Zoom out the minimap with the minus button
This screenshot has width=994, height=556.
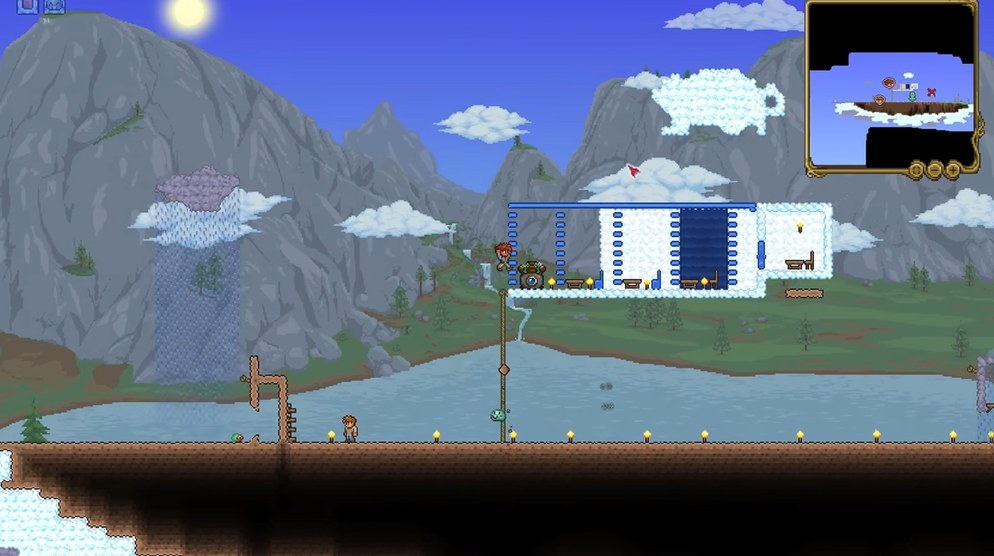tap(934, 170)
